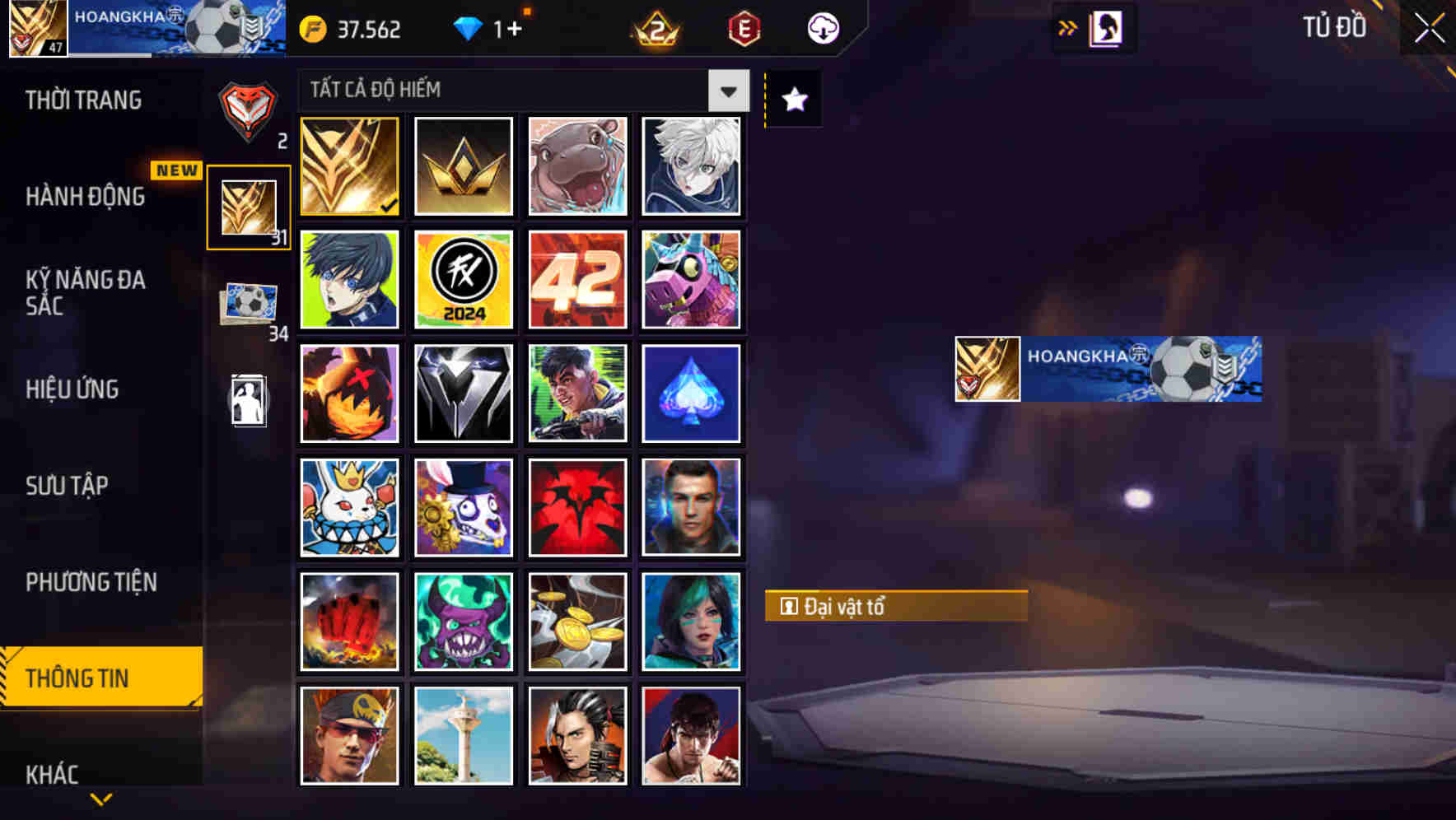Collapse the top bar with double-arrow expander
This screenshot has height=820, width=1456.
(1066, 27)
